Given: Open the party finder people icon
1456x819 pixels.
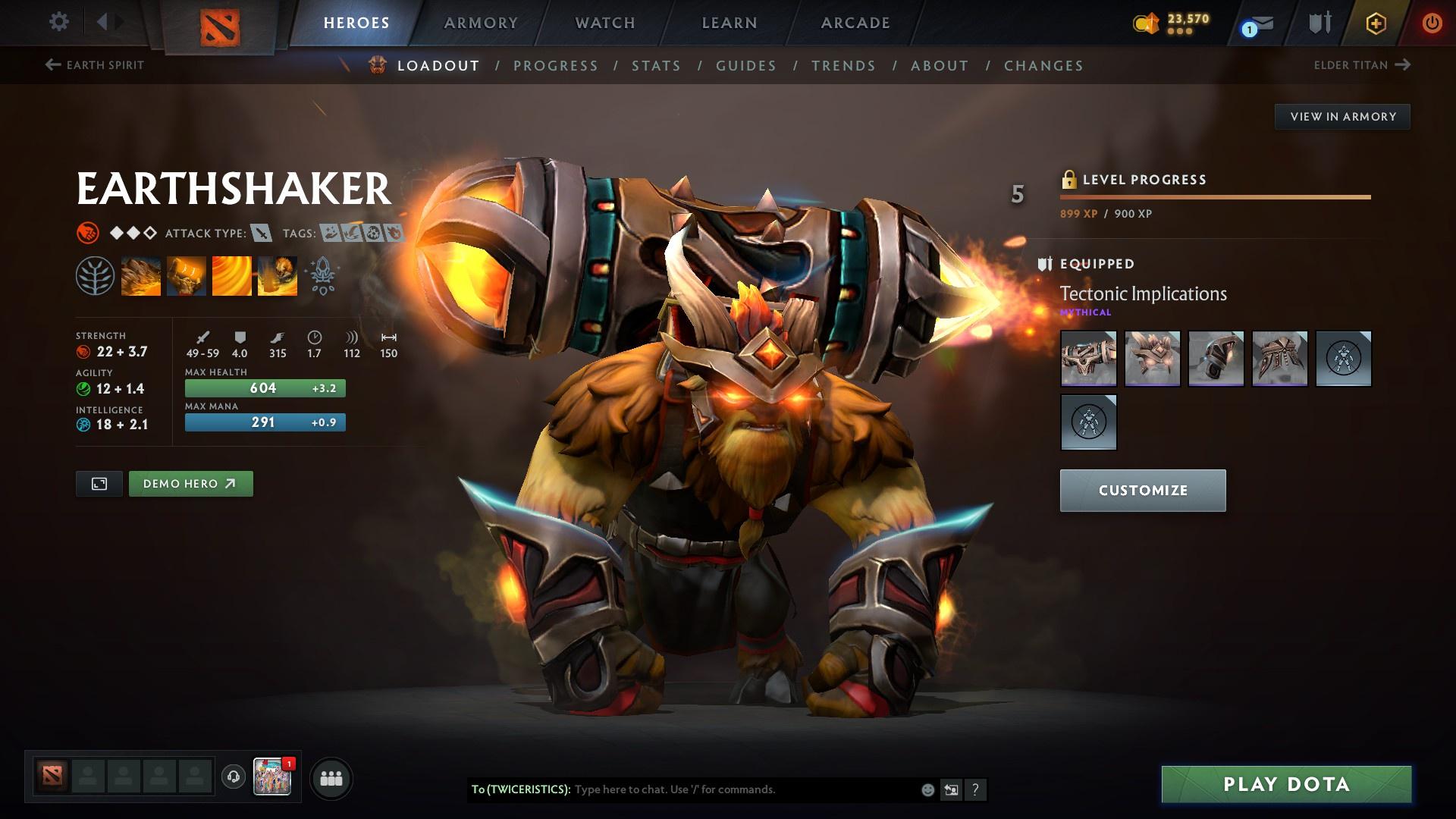Looking at the screenshot, I should [x=331, y=777].
